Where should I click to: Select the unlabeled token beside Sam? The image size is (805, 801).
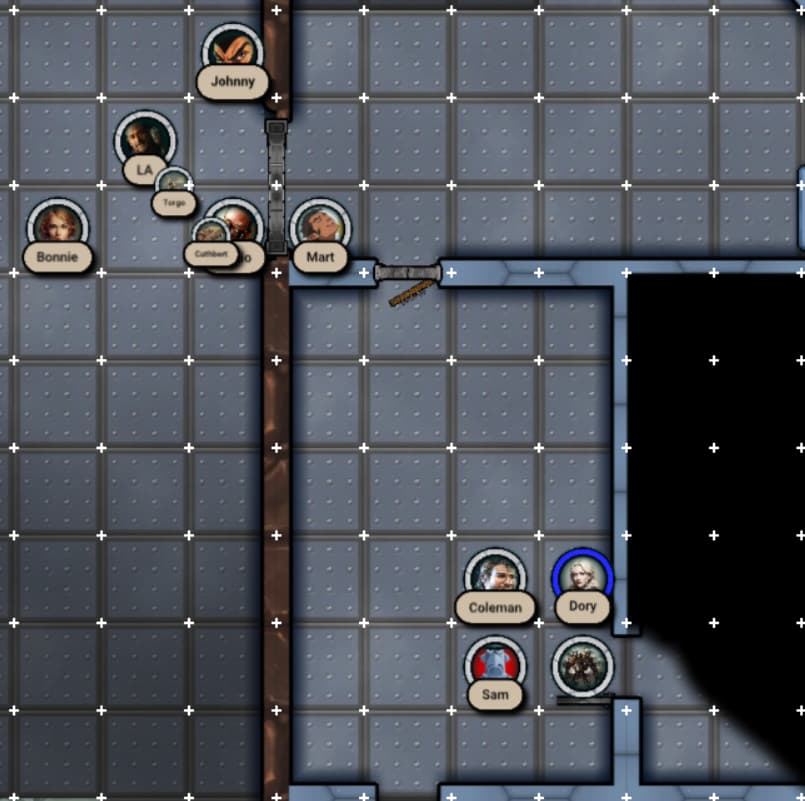(x=582, y=665)
